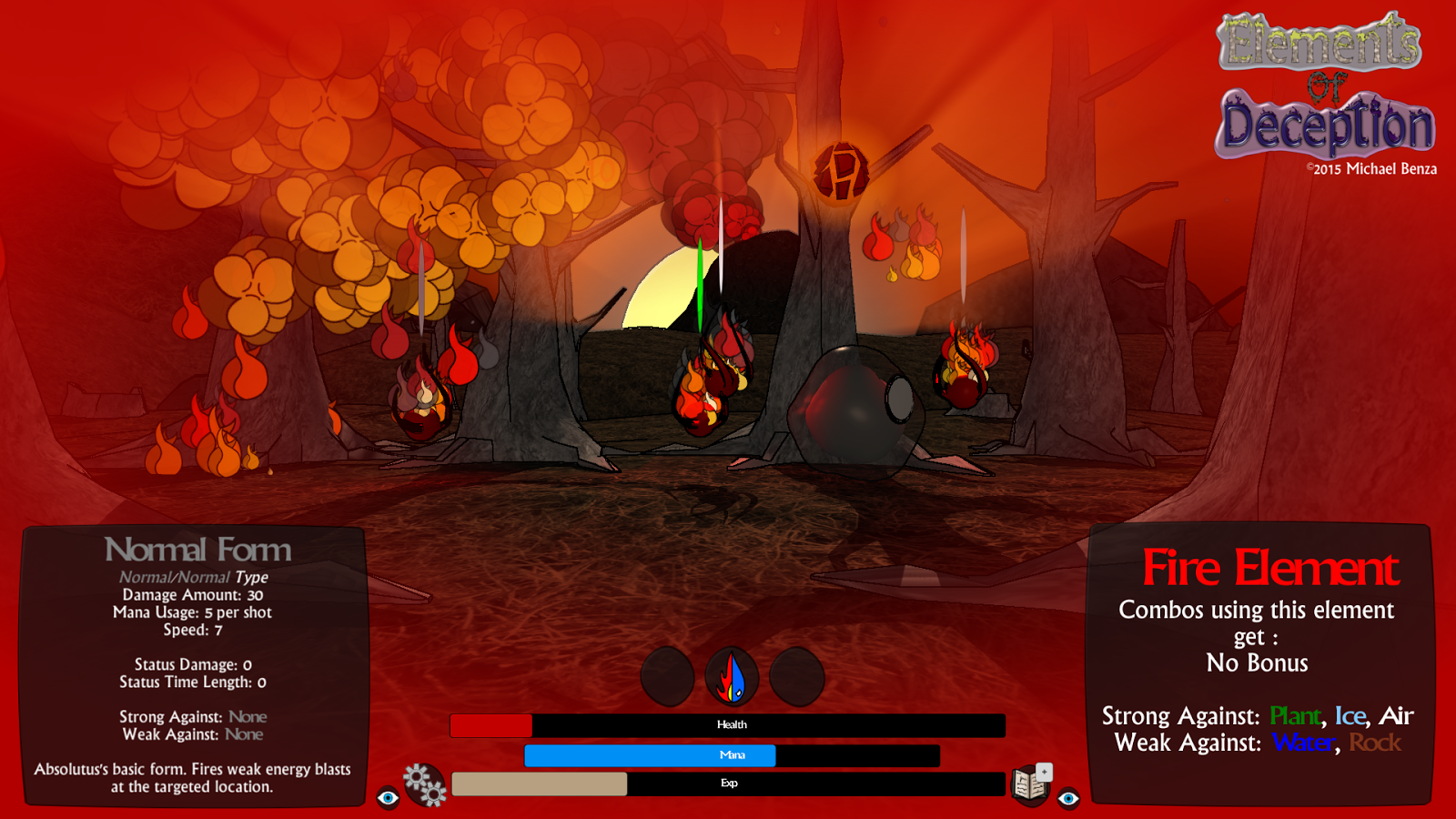Toggle the eye icon beside the gears

pos(389,798)
